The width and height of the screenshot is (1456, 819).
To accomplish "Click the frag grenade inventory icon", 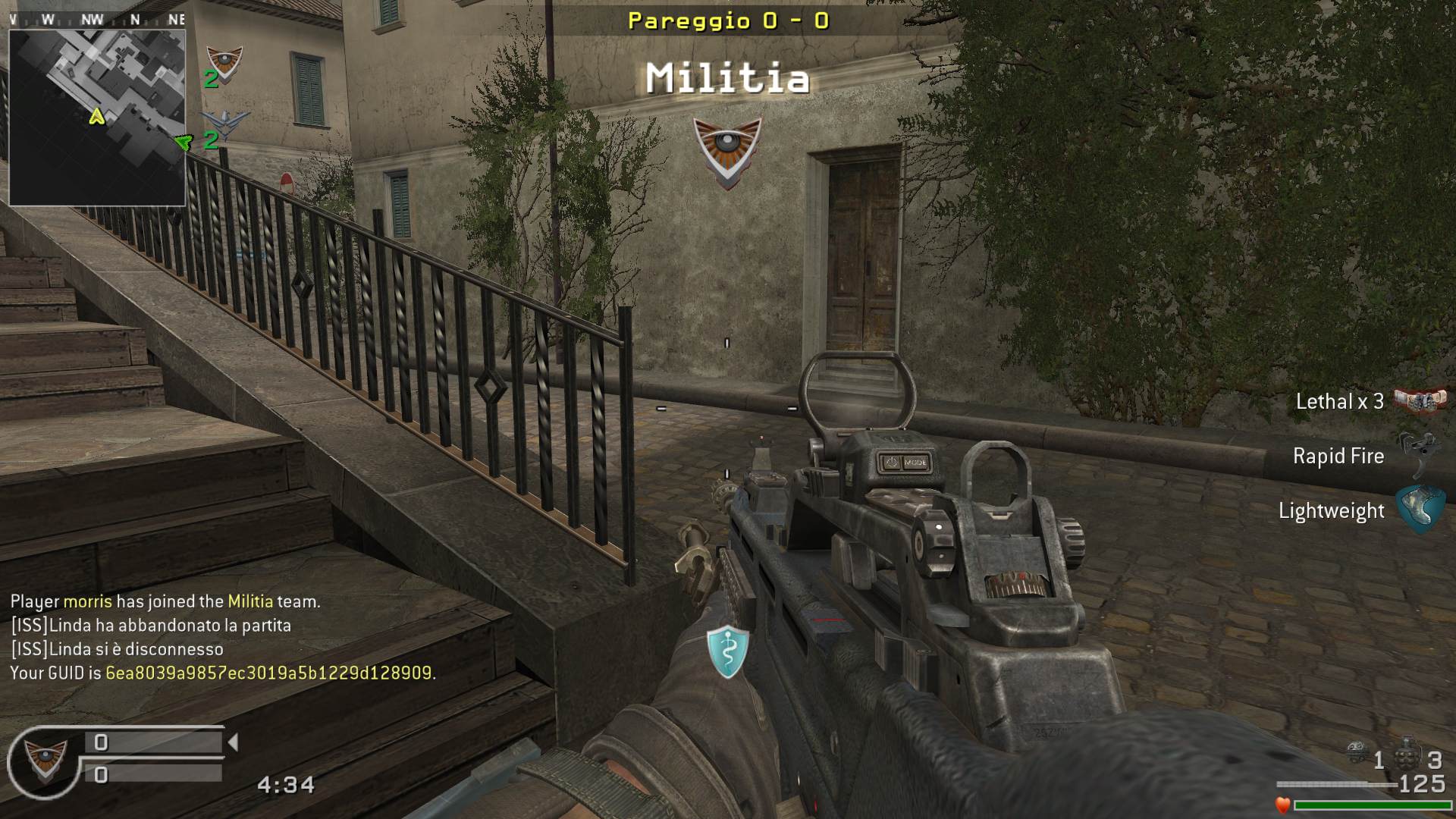I will click(x=1407, y=755).
